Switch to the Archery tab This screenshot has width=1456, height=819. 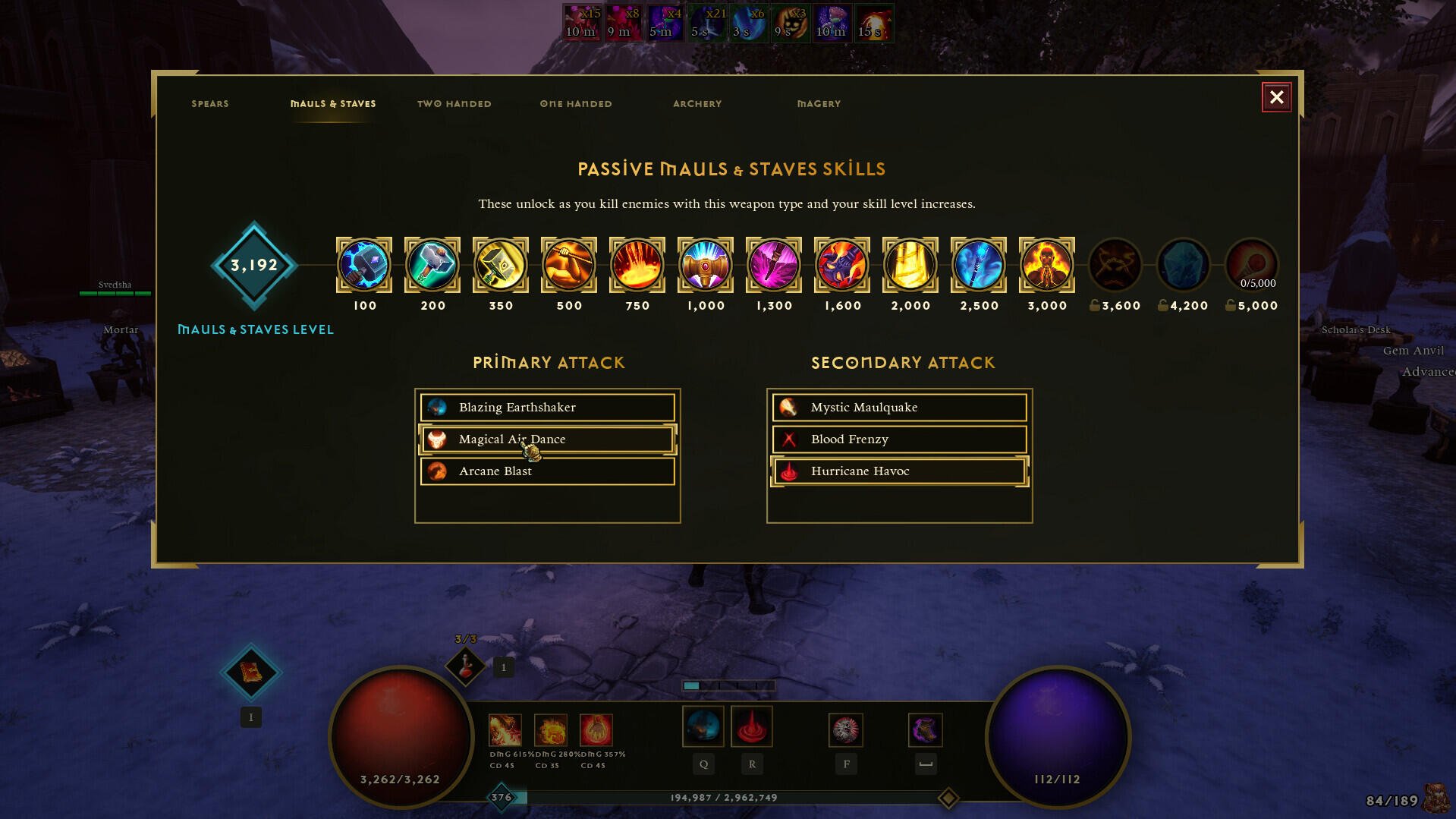pos(697,103)
